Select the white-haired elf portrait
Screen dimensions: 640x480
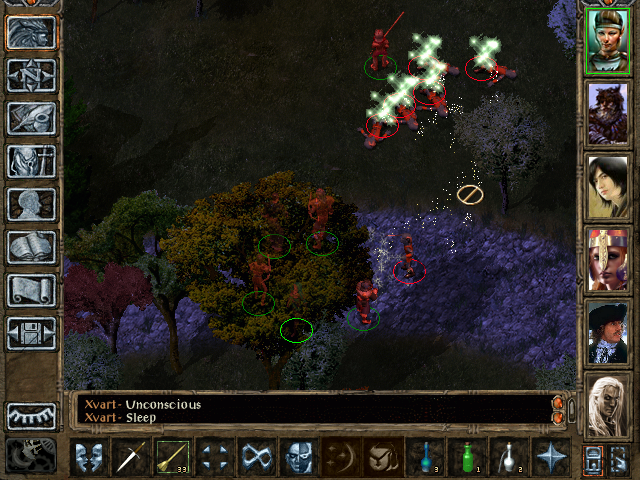click(608, 403)
